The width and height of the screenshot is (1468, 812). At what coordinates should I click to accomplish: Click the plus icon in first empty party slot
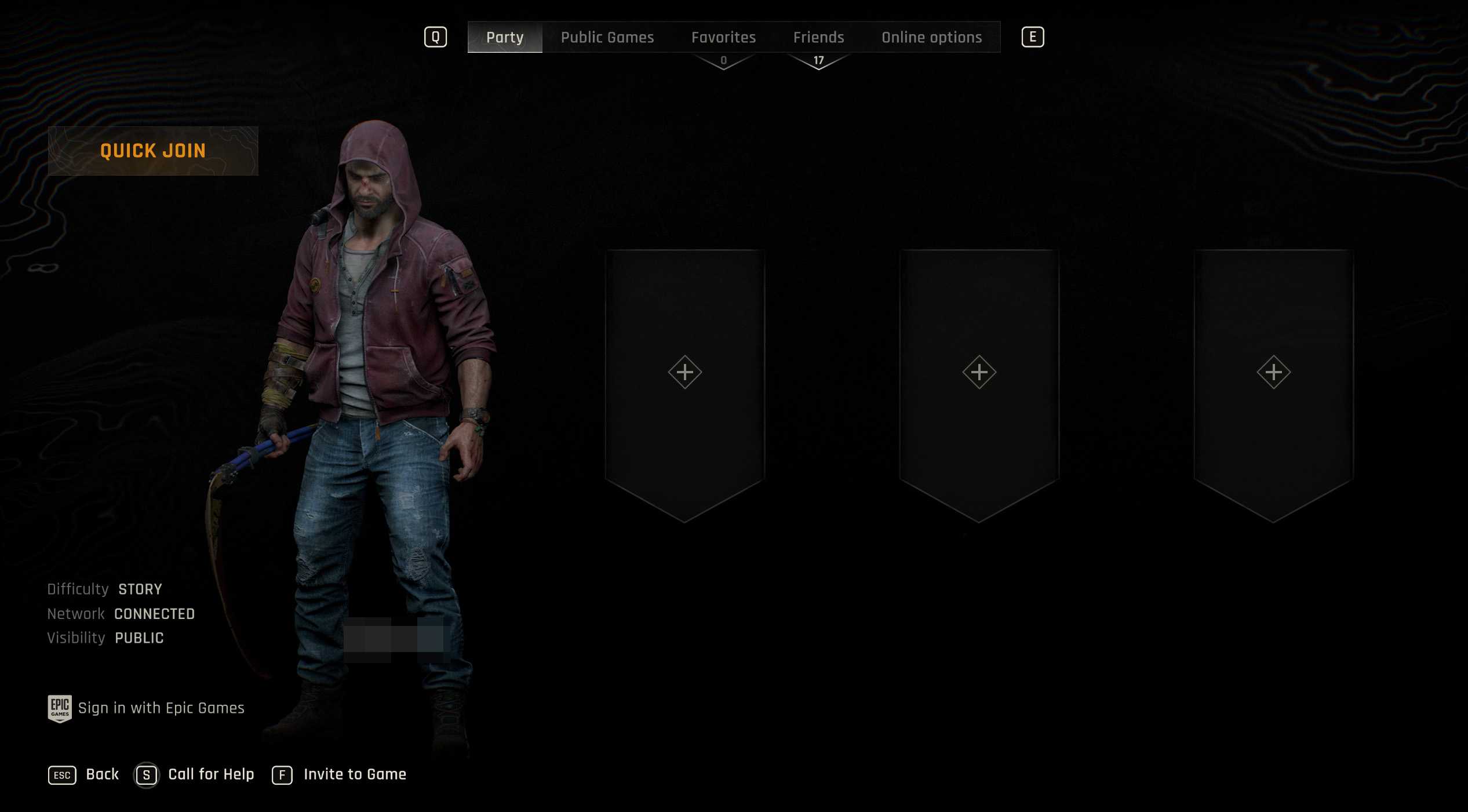point(684,373)
